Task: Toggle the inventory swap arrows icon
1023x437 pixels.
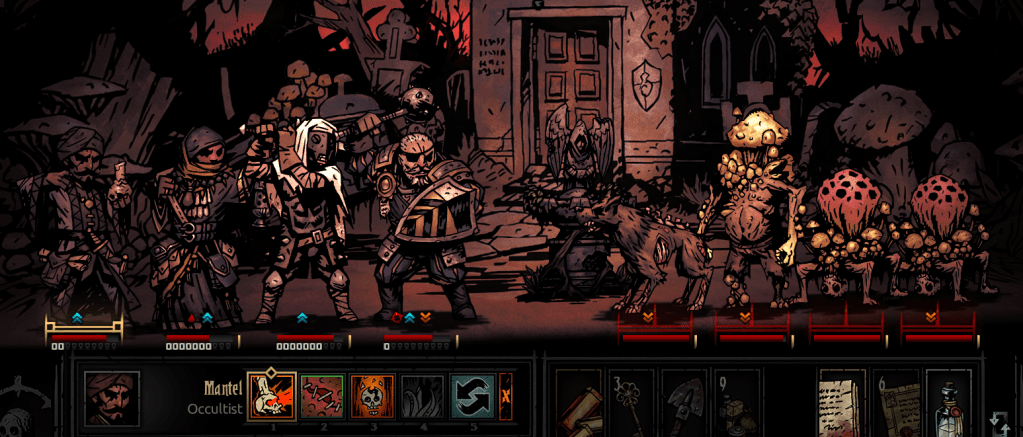Action: 999,420
